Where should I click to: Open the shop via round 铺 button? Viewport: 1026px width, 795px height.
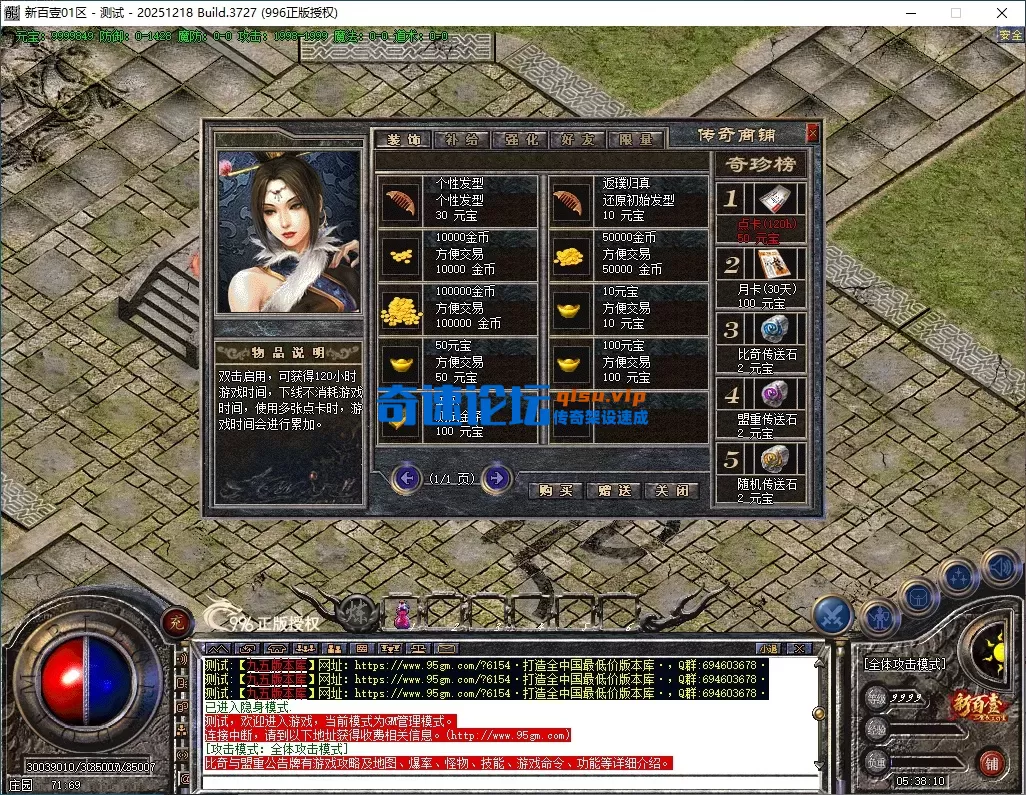[991, 761]
